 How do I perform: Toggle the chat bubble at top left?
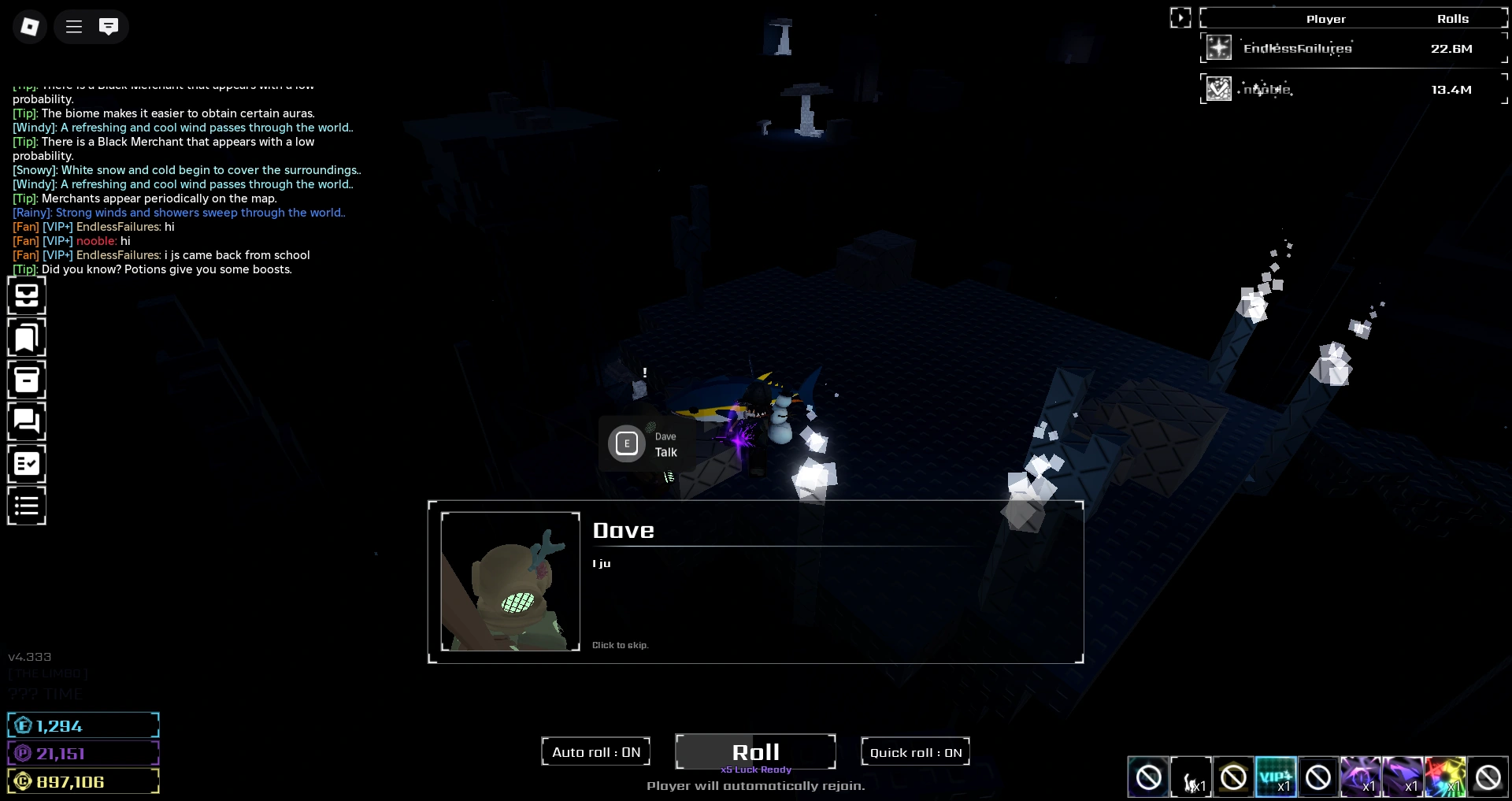109,26
